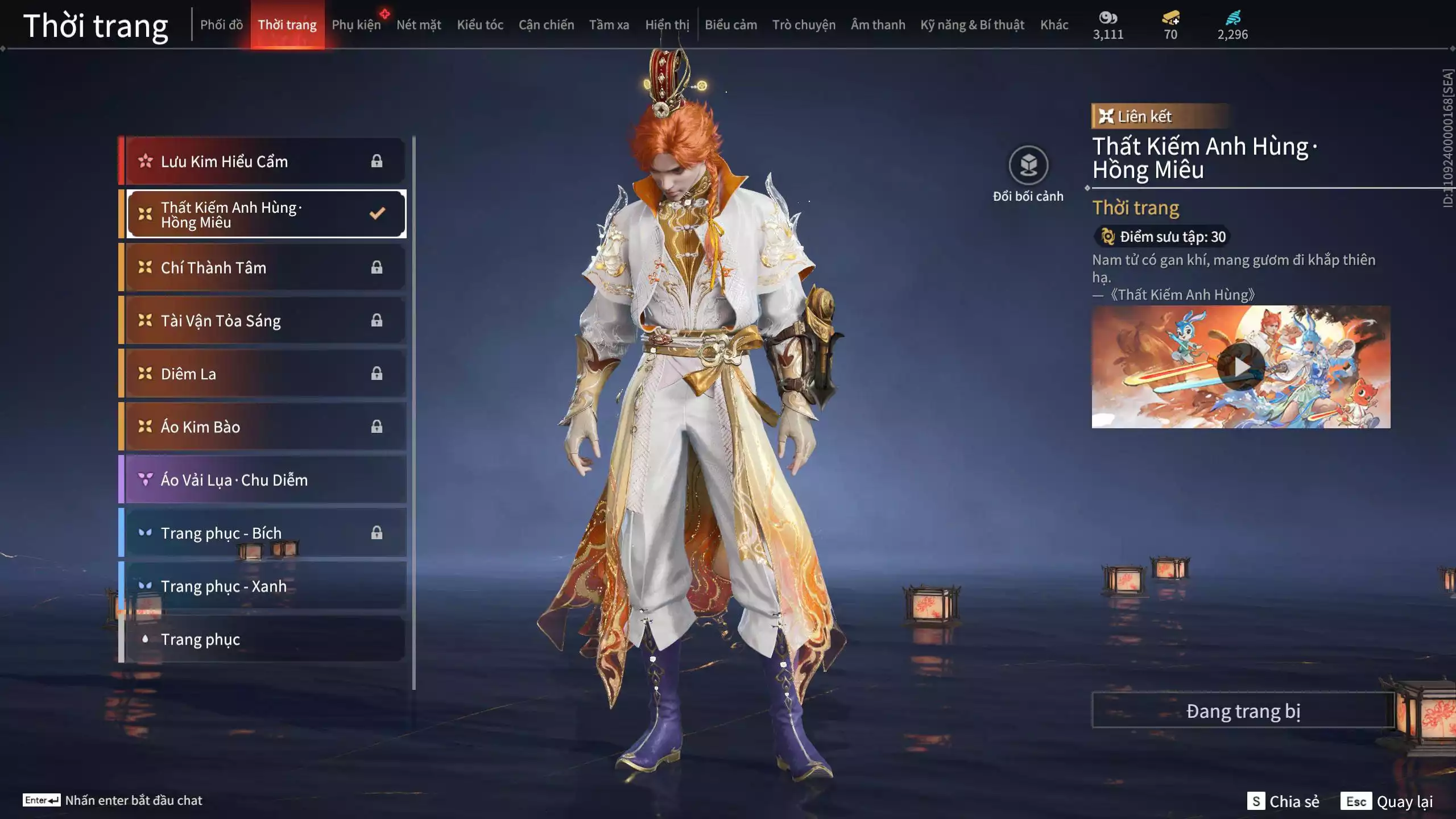Open the Âm thanh tab

878,25
